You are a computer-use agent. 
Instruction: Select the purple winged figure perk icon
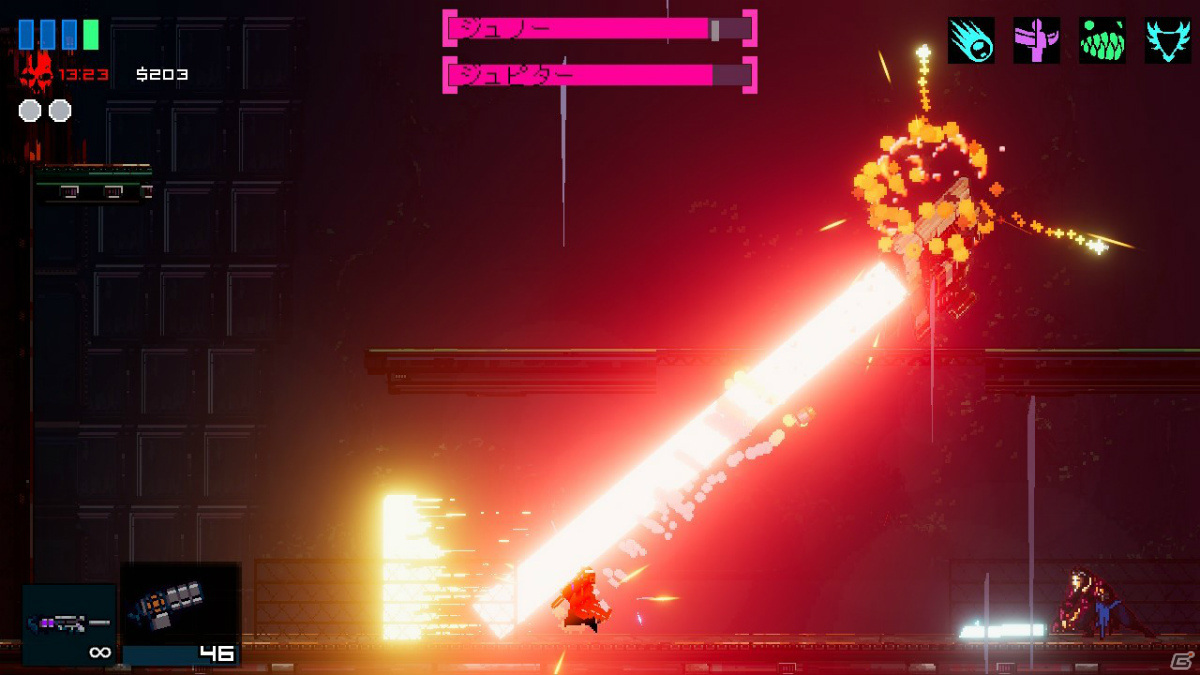point(1036,40)
